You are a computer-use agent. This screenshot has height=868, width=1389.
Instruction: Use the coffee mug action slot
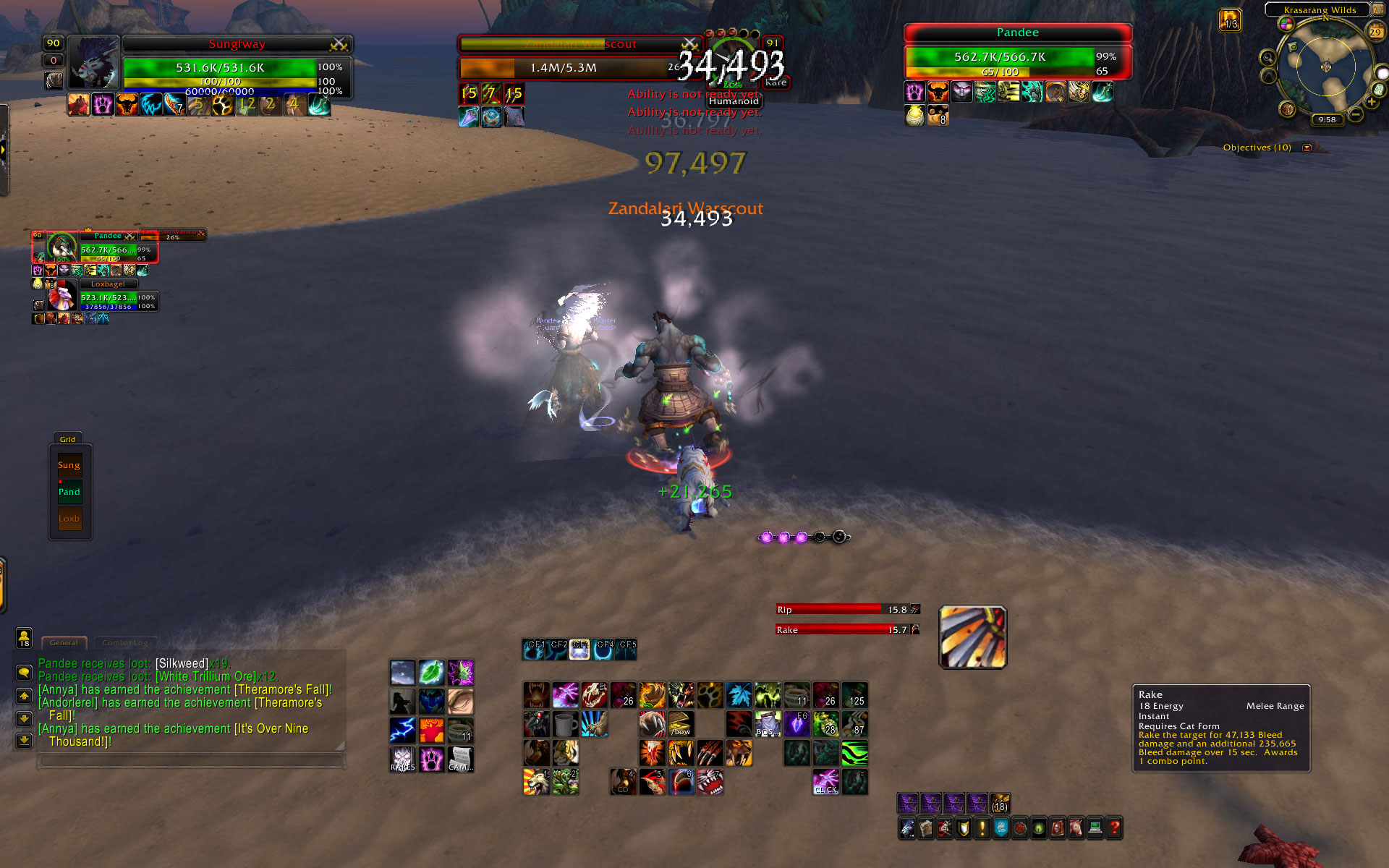click(x=565, y=723)
